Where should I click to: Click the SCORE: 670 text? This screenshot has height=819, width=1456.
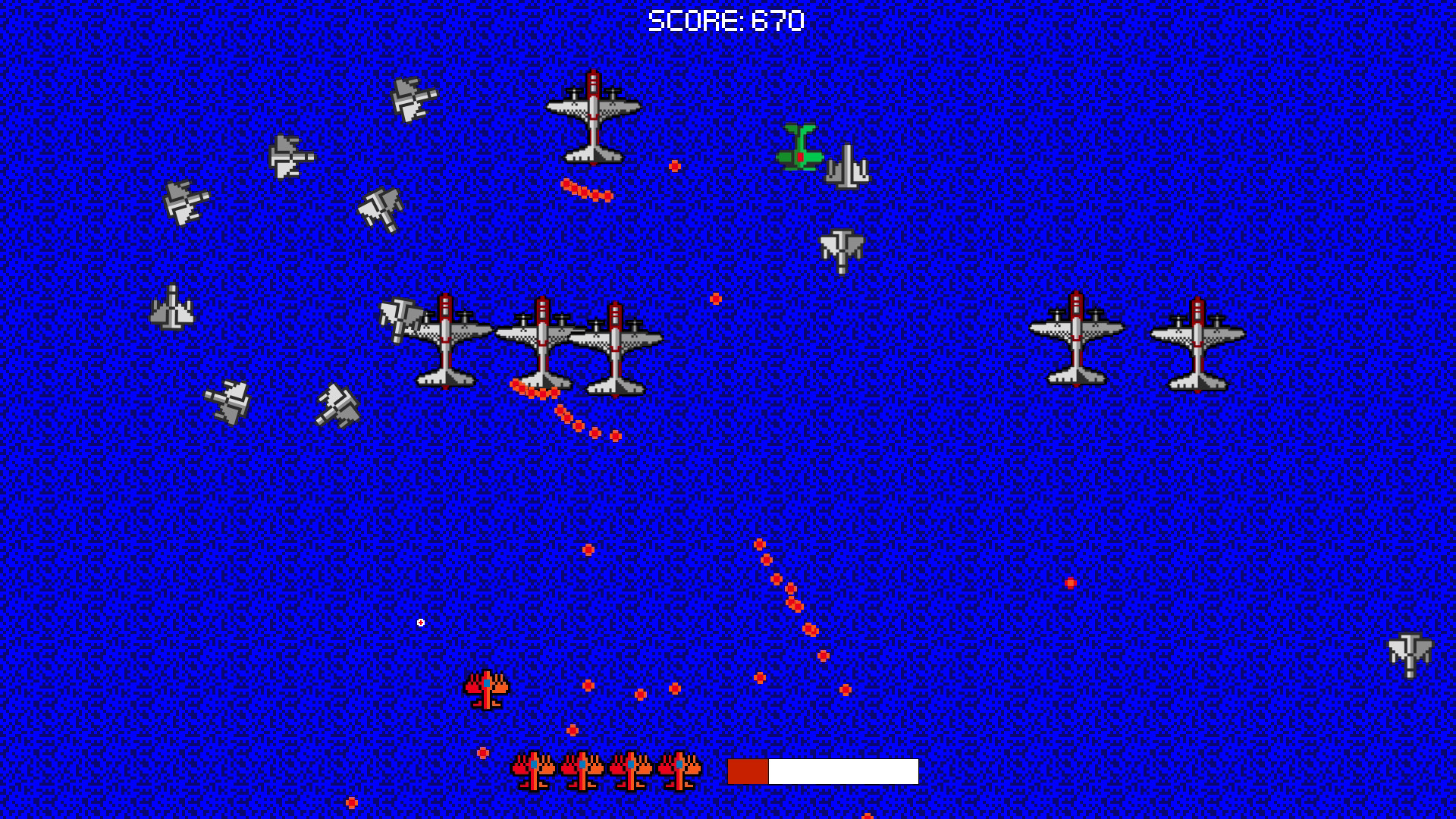point(728,20)
